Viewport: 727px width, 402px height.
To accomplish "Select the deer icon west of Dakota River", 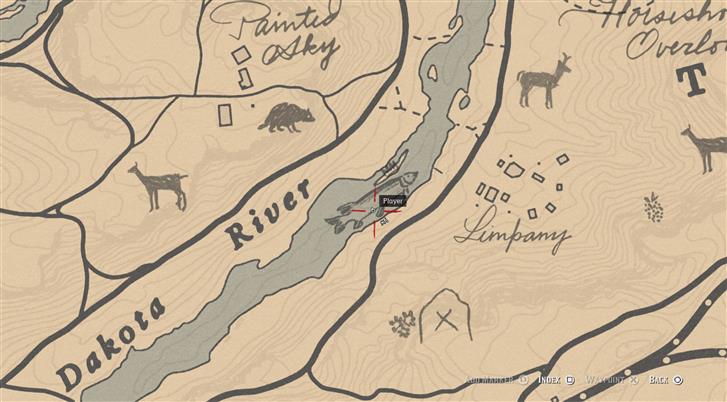I will [159, 186].
